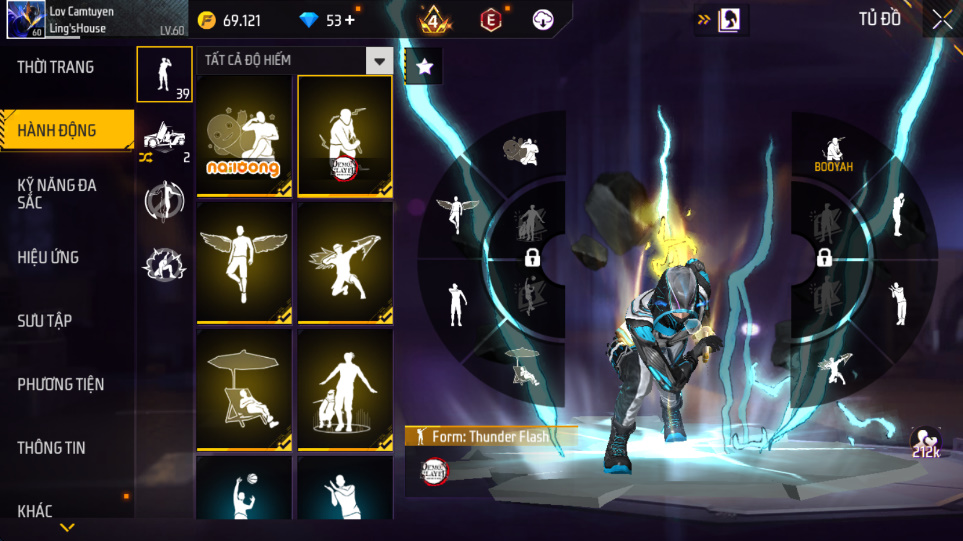Screen dimensions: 963x541
Task: Add diamonds using the plus button
Action: (x=348, y=20)
